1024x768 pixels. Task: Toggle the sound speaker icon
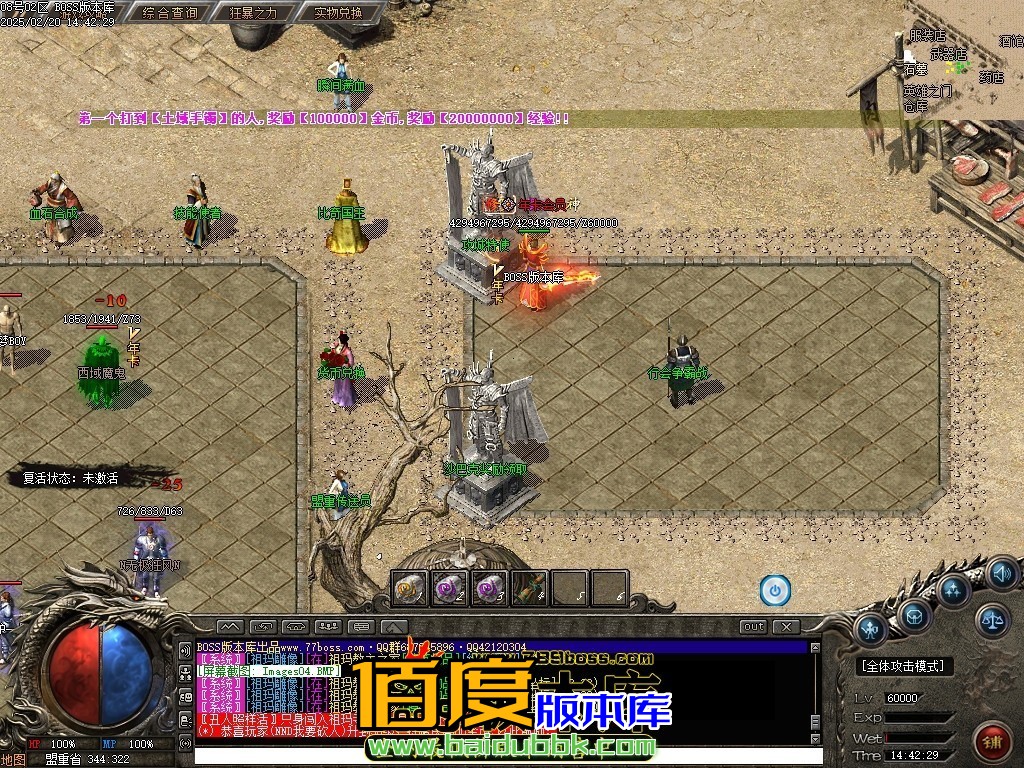coord(1001,574)
